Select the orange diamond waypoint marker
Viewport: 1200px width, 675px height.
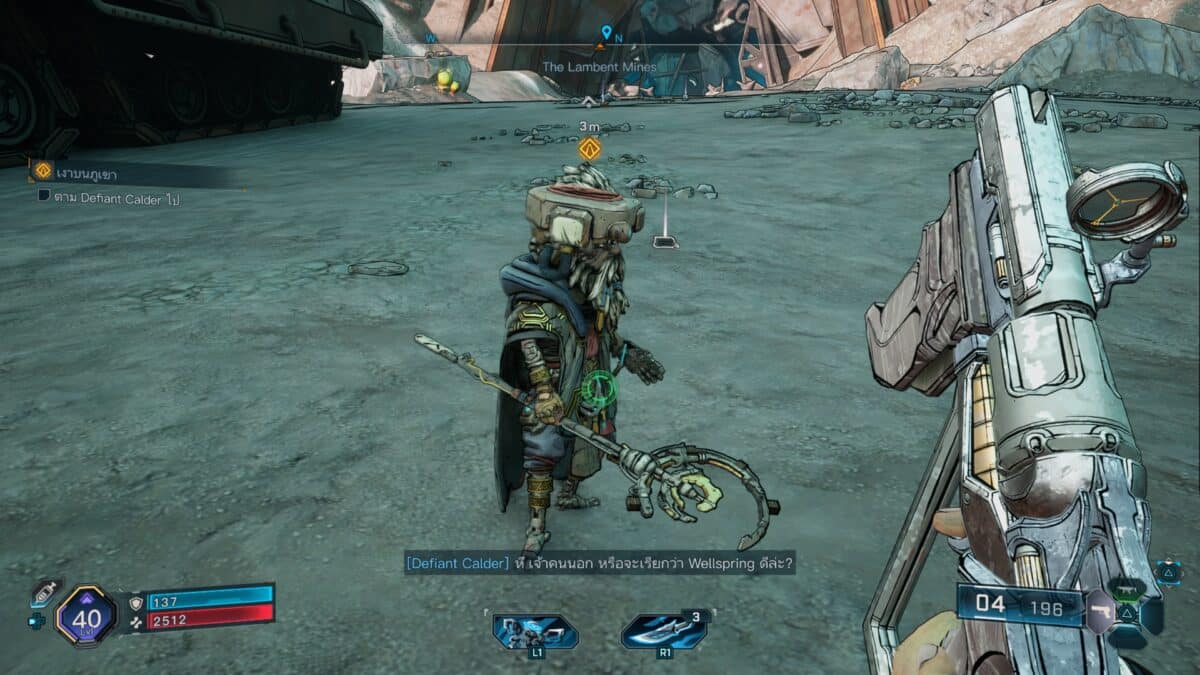click(x=589, y=149)
